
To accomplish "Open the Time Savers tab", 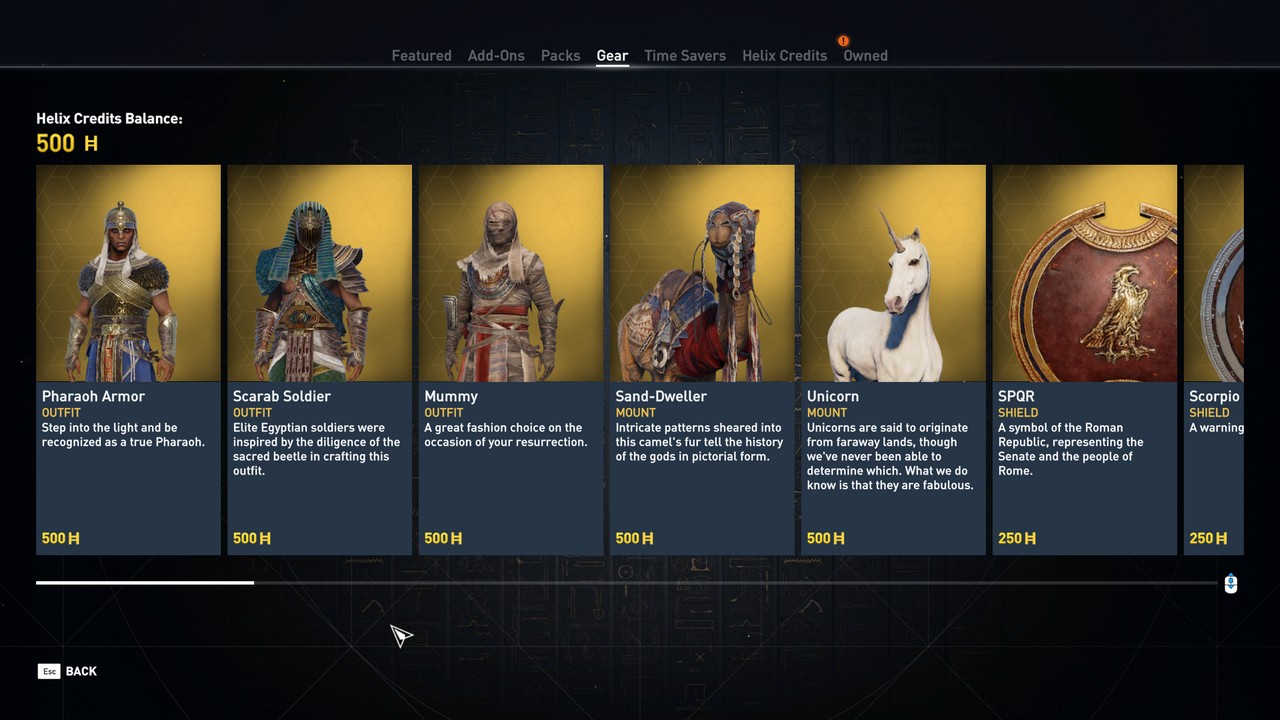I will coord(685,56).
